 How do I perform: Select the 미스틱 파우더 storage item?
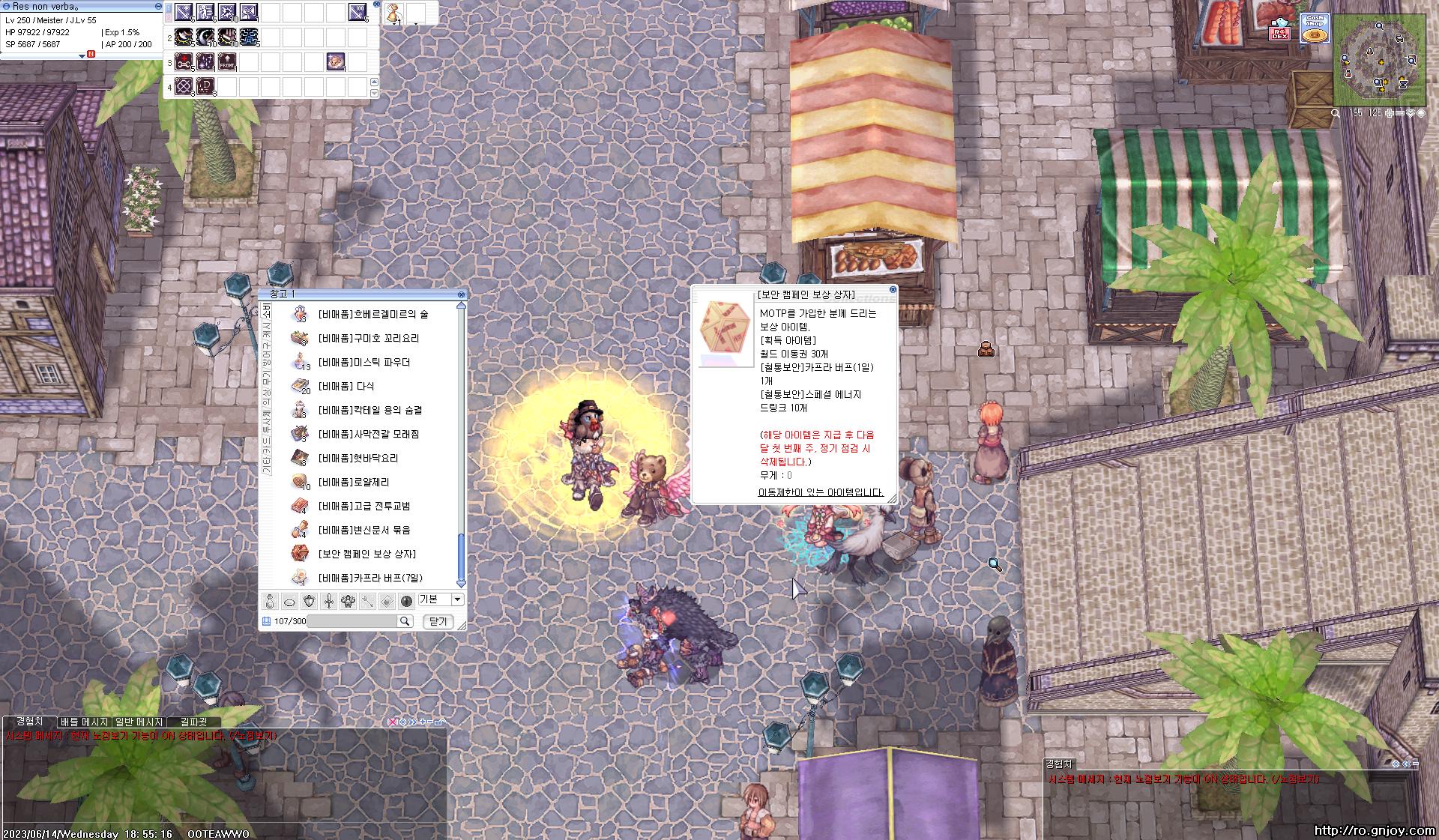[363, 363]
